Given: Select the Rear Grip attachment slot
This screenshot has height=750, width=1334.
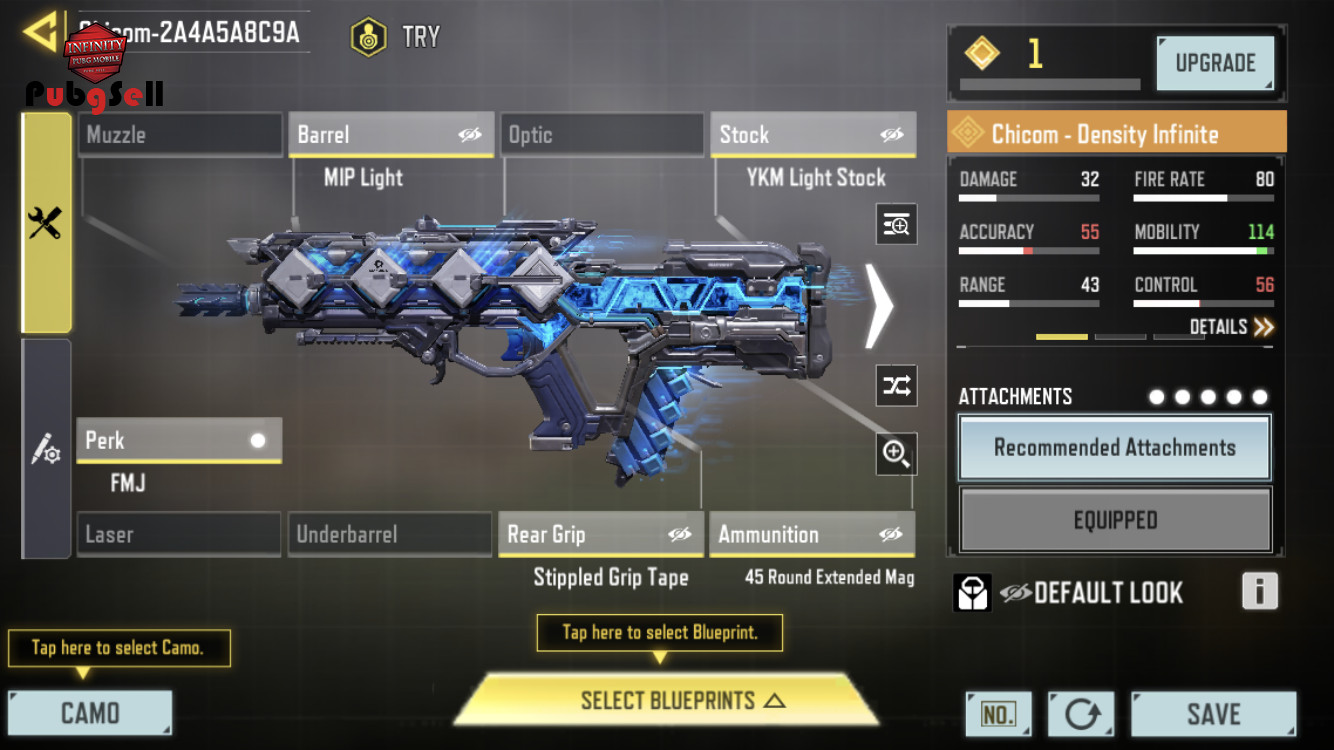Looking at the screenshot, I should tap(601, 535).
